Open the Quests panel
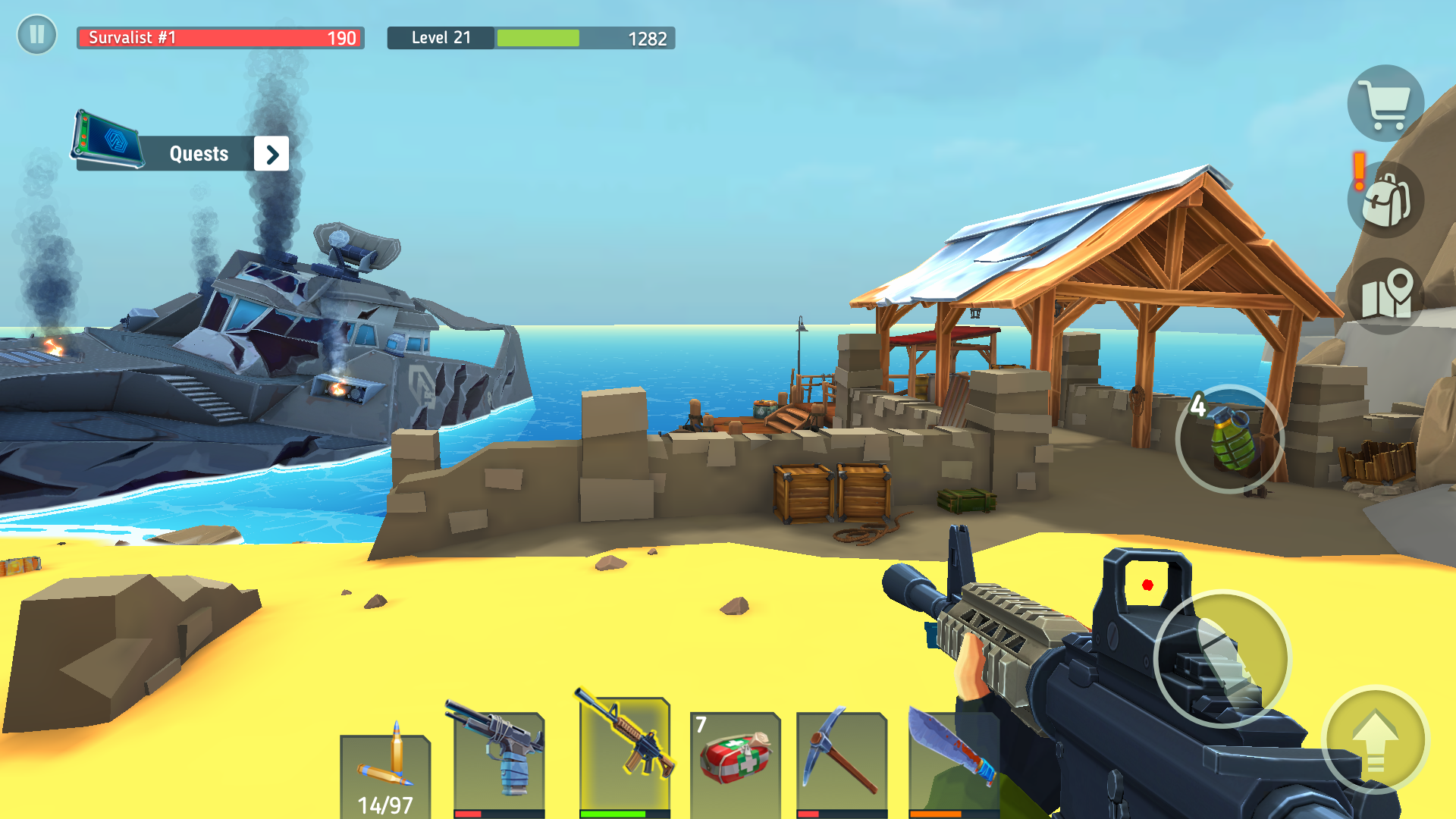Image resolution: width=1456 pixels, height=819 pixels. [x=199, y=153]
